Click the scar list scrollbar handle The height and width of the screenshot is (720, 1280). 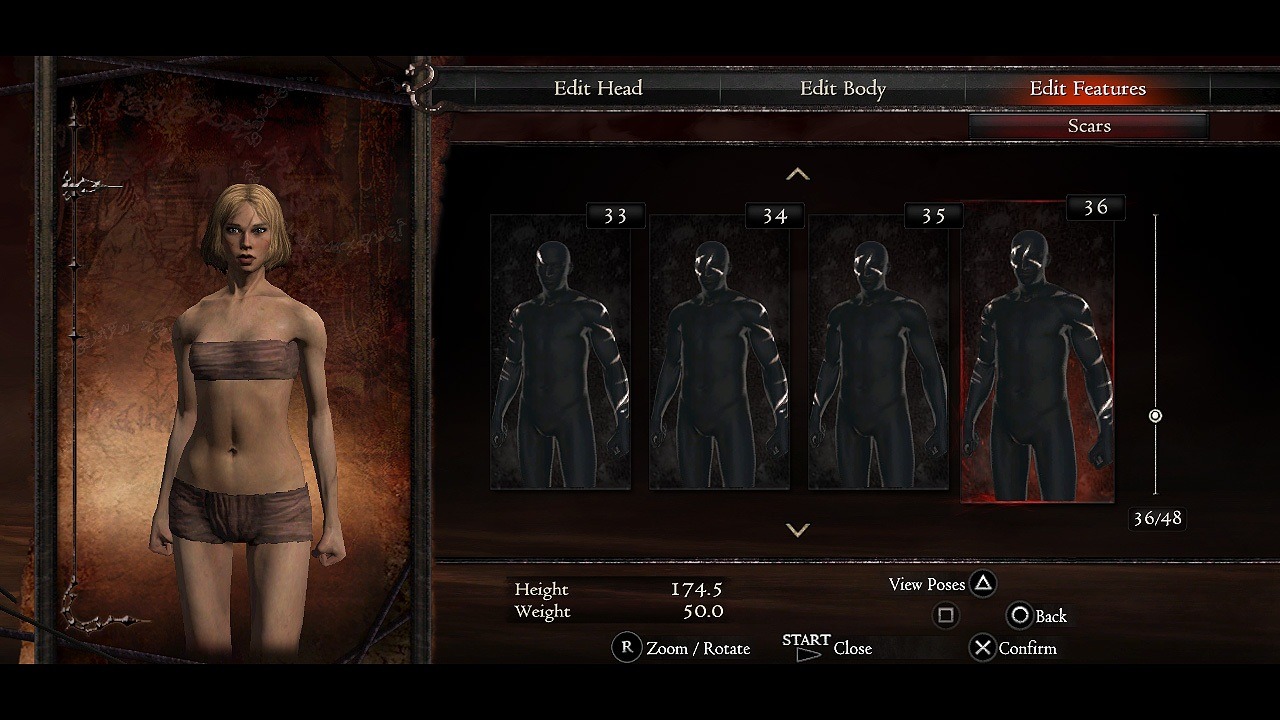pos(1155,416)
